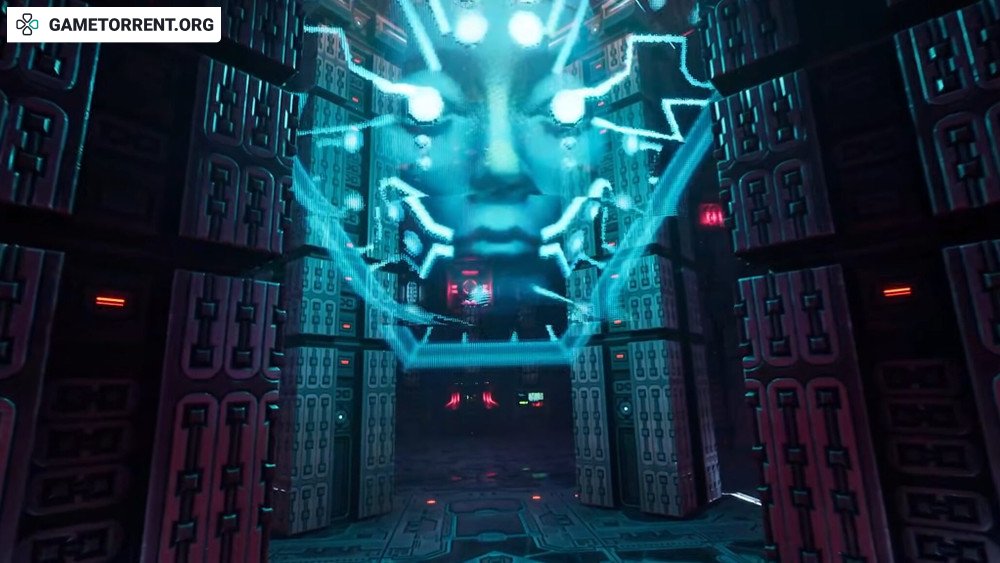
Task: Click the GAMETORRENT.ORG watermark logo
Action: tap(114, 25)
